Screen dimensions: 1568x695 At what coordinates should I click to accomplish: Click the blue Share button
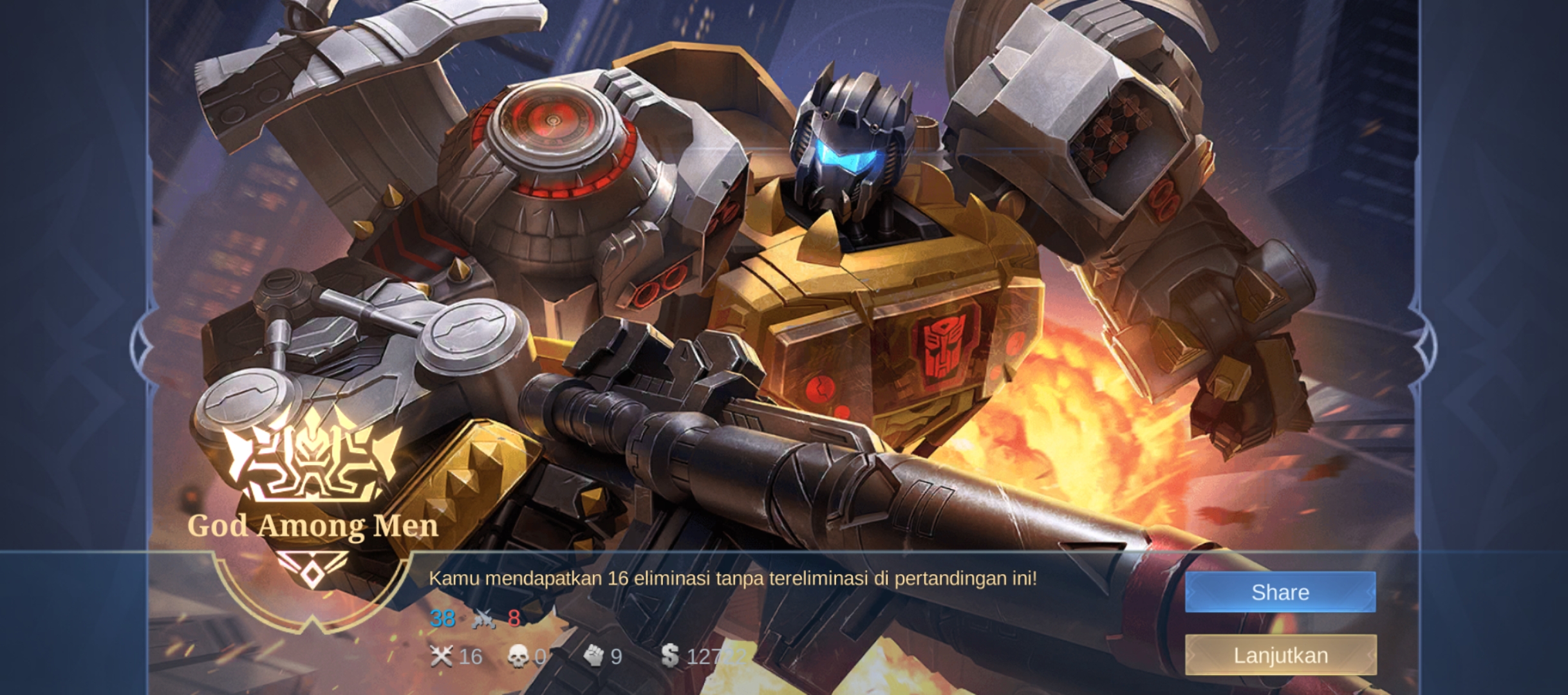1280,592
